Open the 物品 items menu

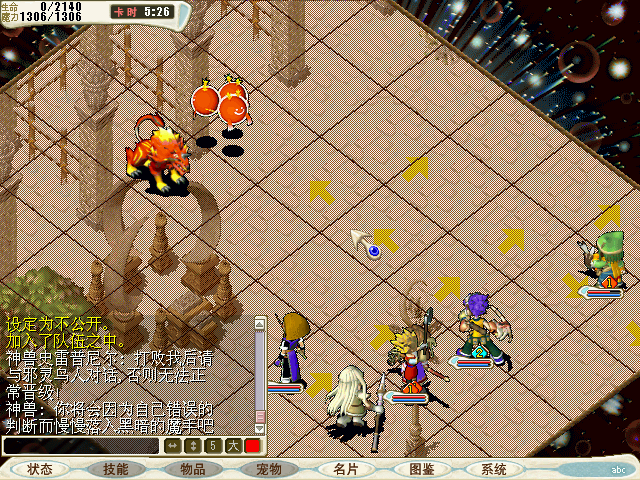(193, 469)
